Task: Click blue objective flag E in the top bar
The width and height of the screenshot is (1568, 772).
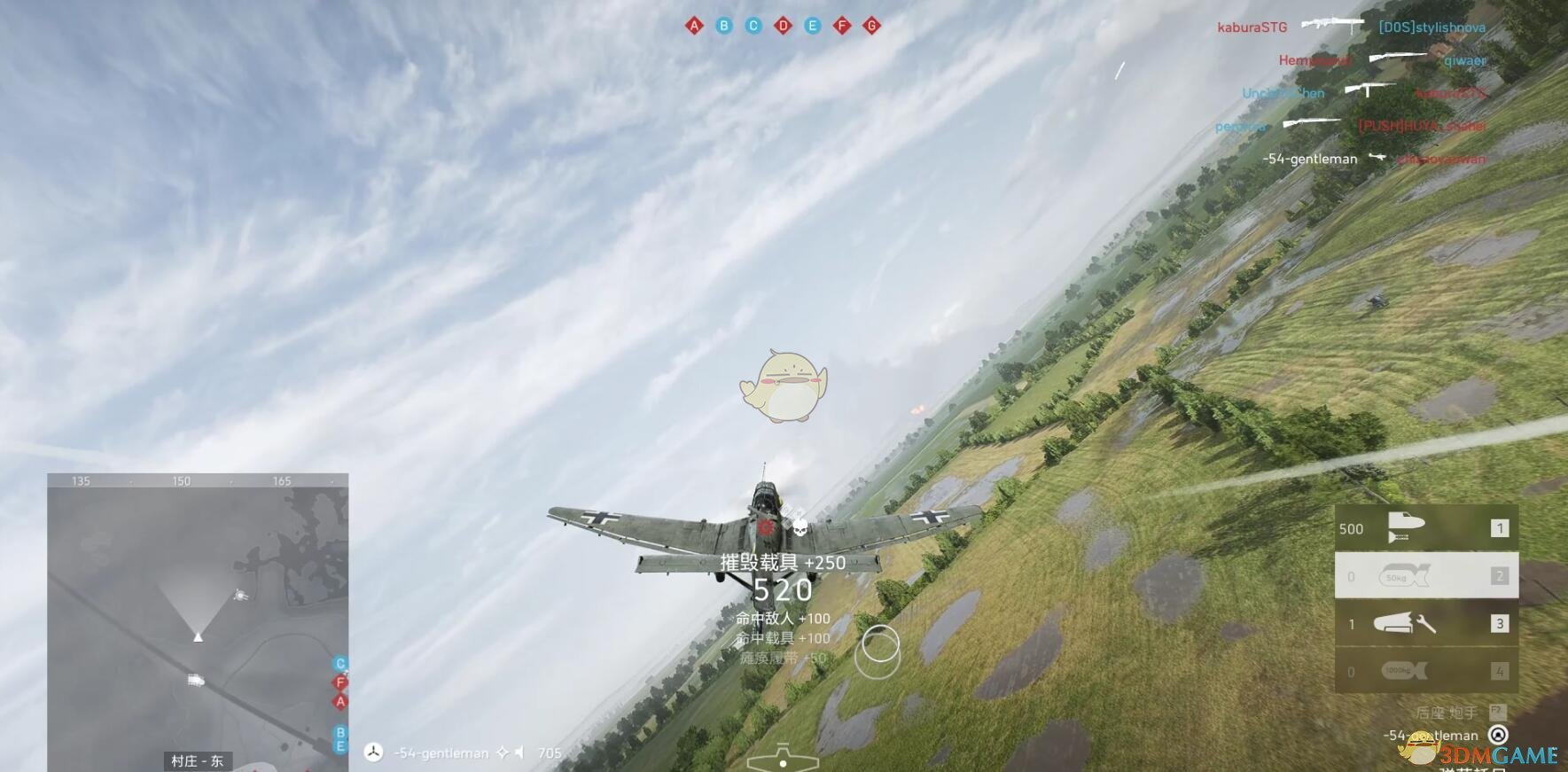Action: tap(812, 26)
